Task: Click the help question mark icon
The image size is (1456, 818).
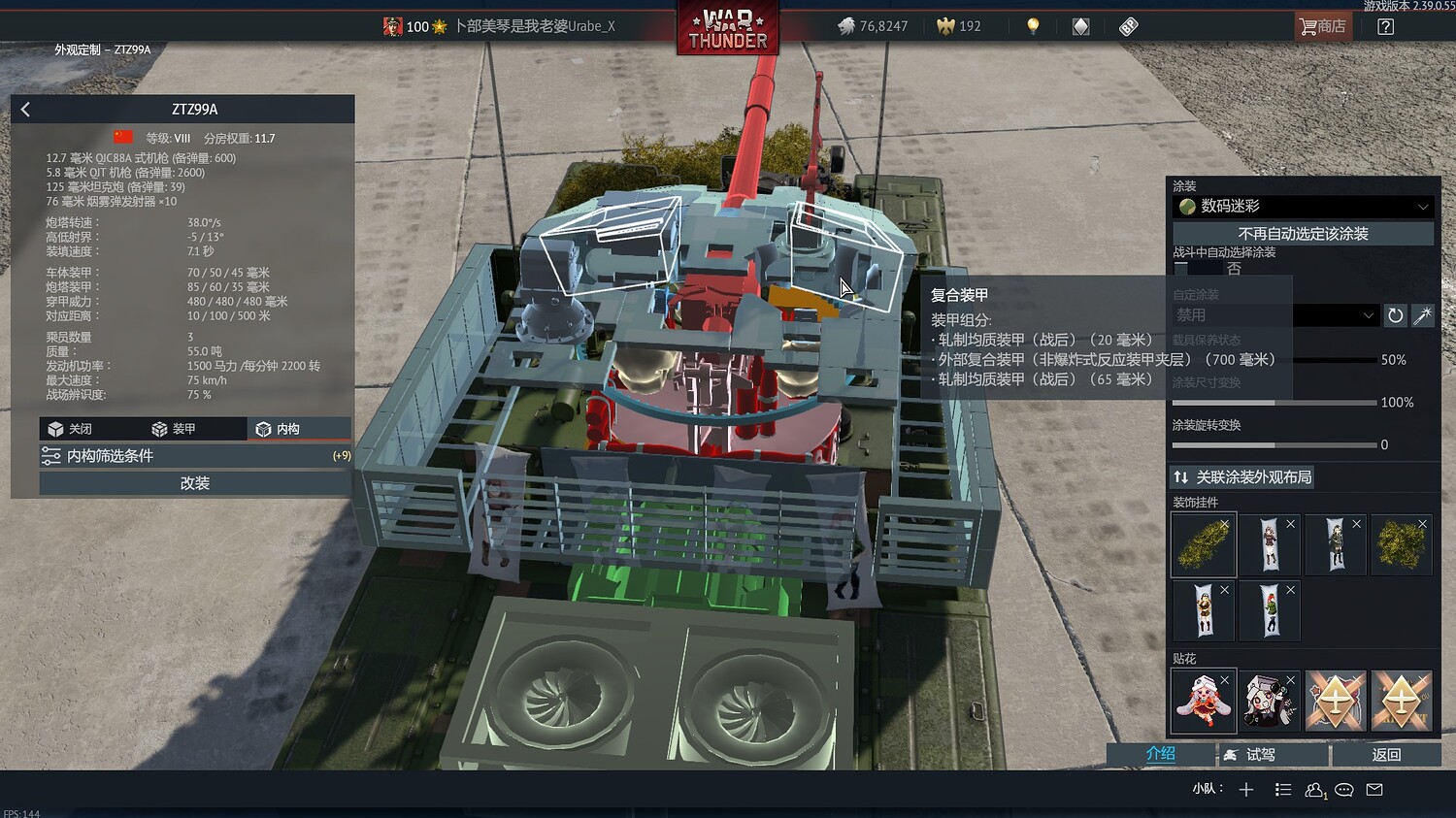Action: coord(1385,26)
